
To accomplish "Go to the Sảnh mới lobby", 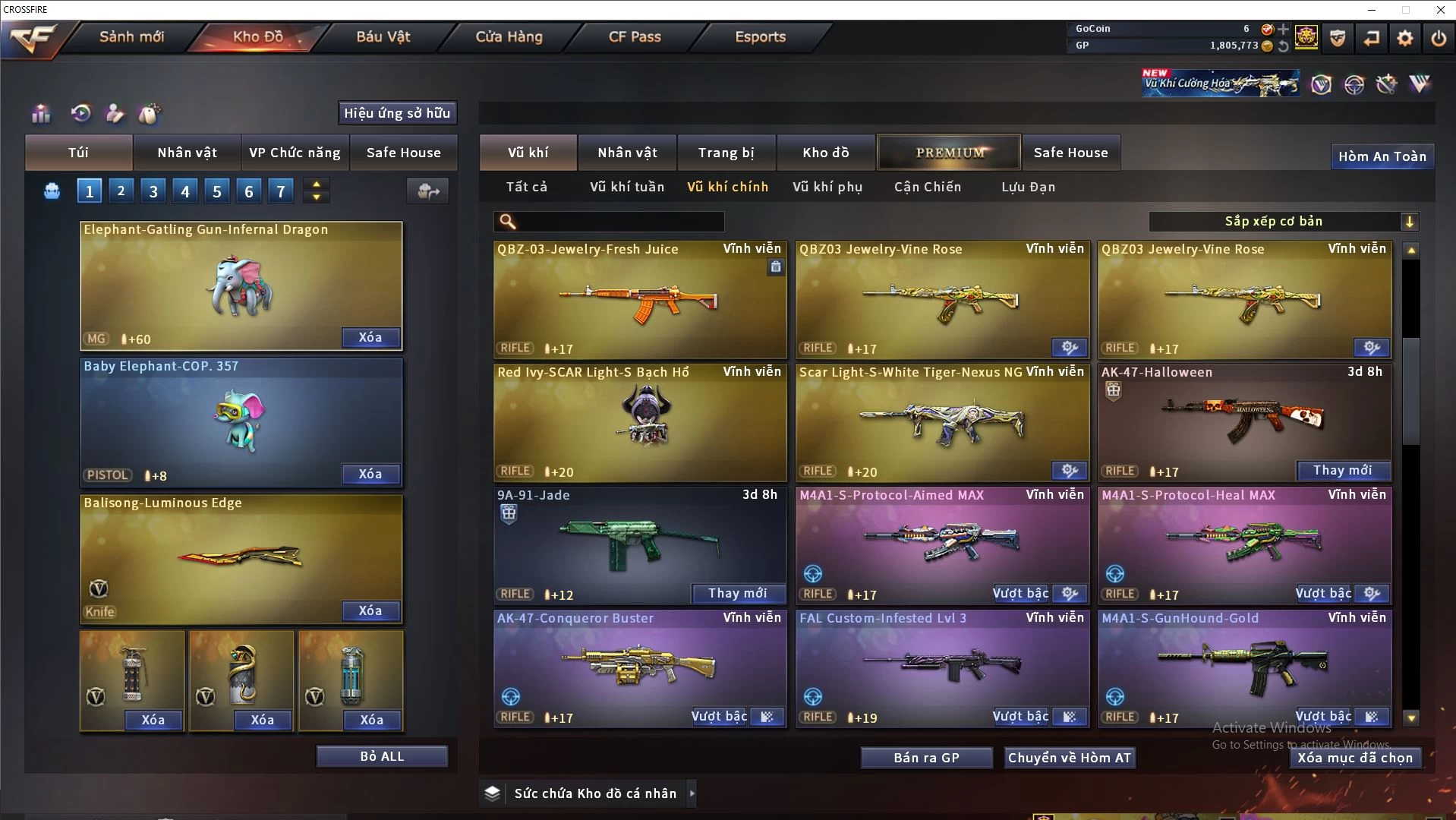I will [131, 36].
